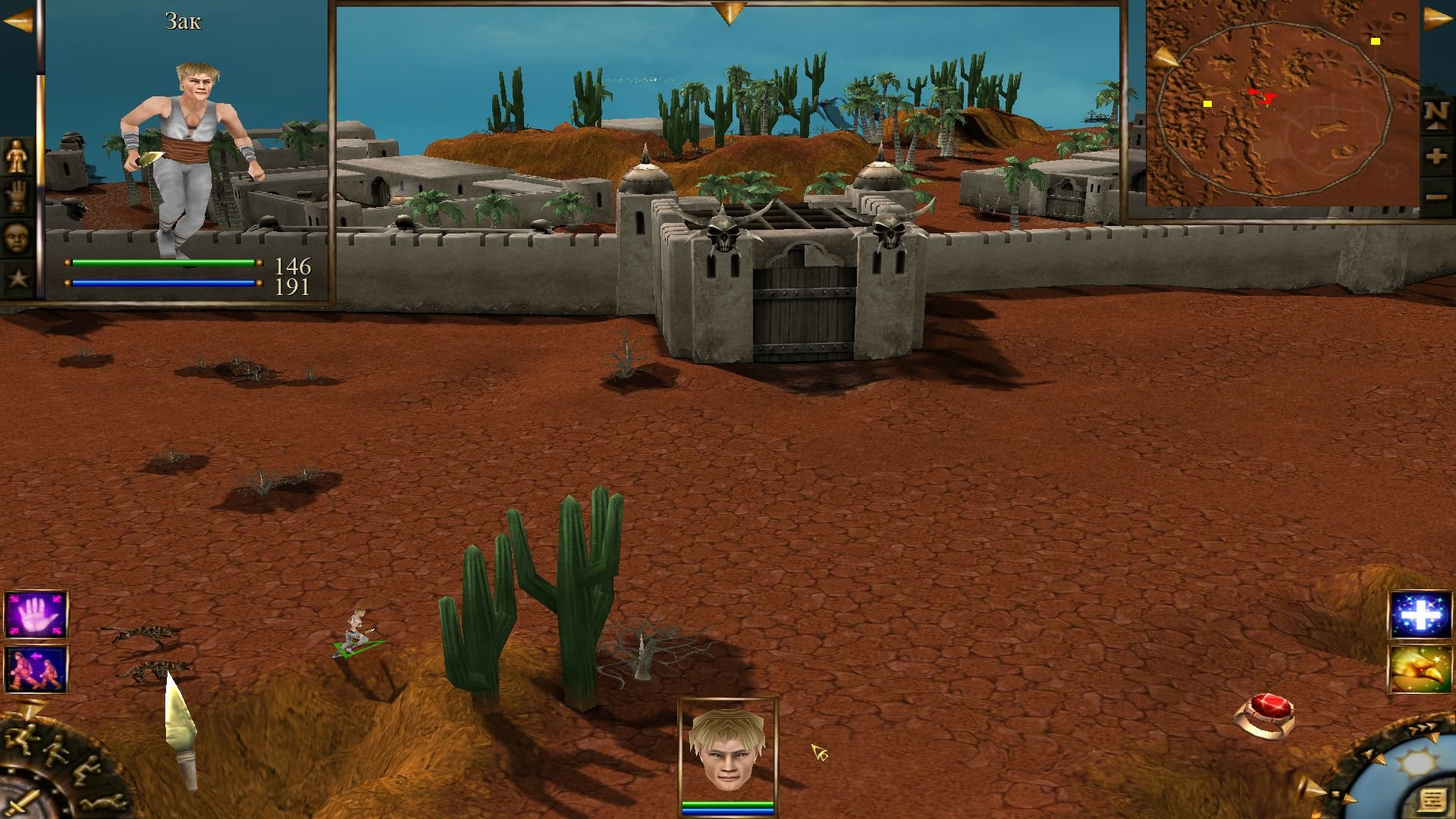Switch to sword attack mode on dial
This screenshot has width=1456, height=819.
click(23, 801)
